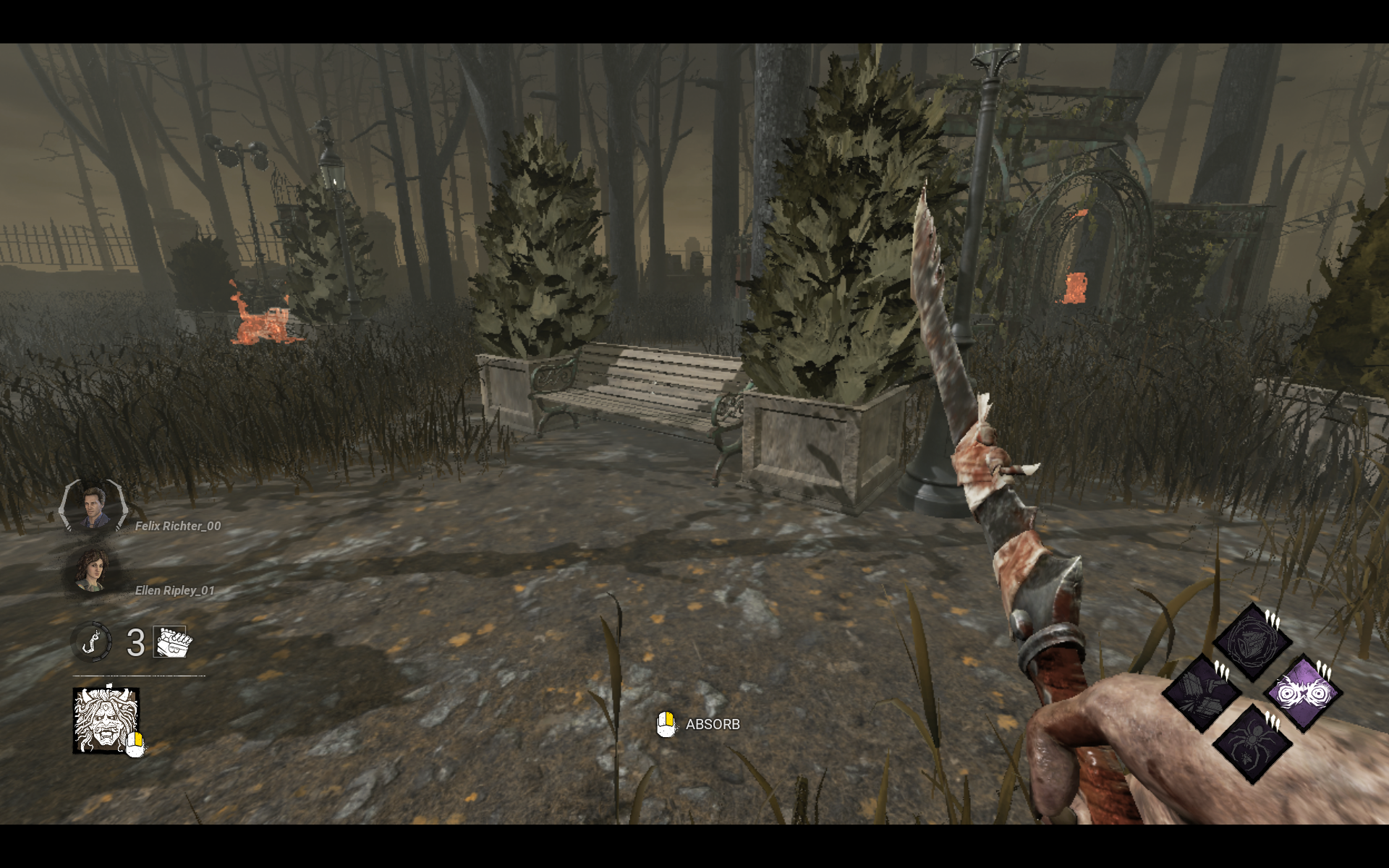Click a tally mark above the spider perk
The width and height of the screenshot is (1389, 868).
point(1273,721)
